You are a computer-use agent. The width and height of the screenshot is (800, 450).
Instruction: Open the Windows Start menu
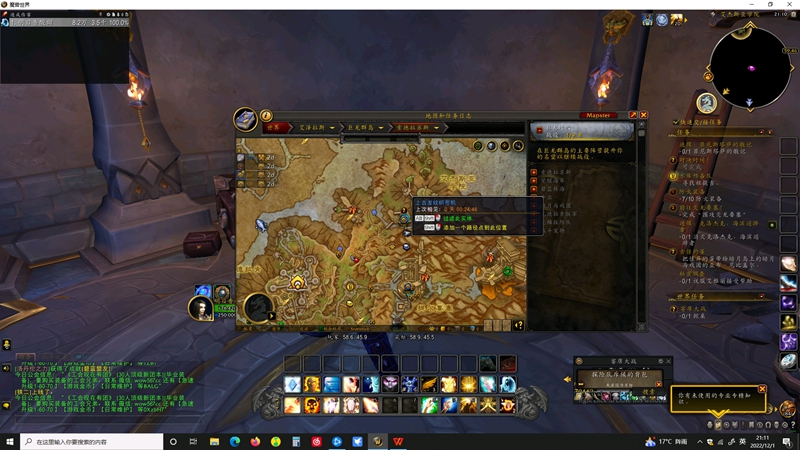pyautogui.click(x=10, y=441)
